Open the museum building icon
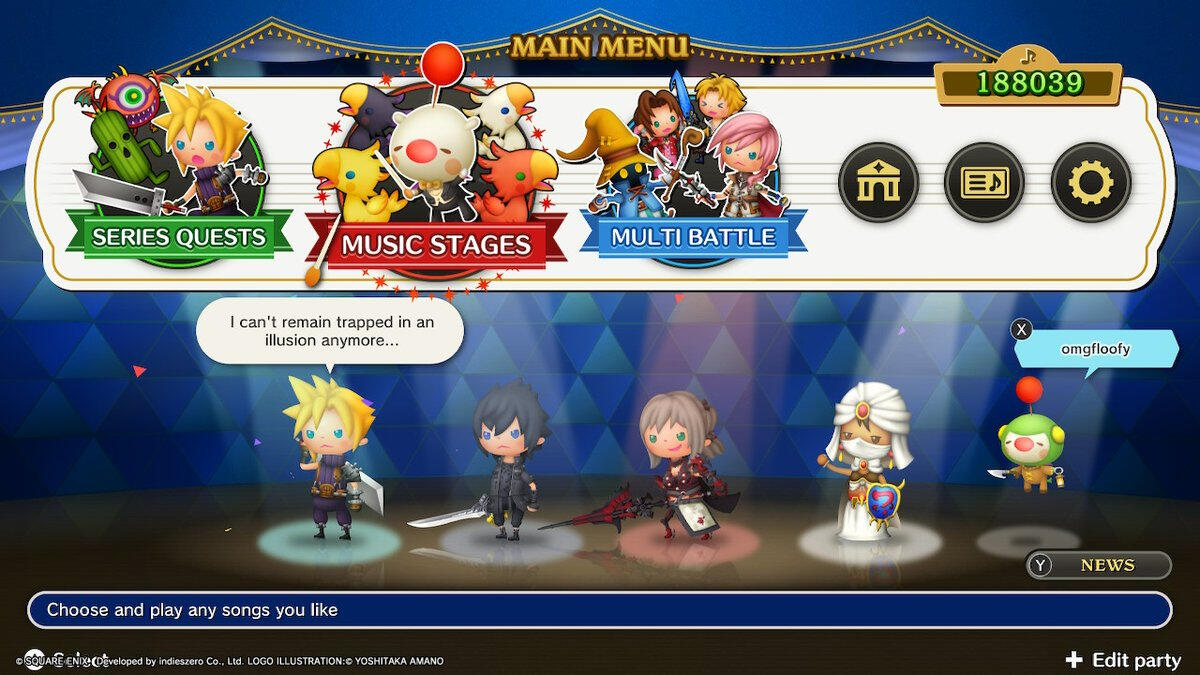1200x675 pixels. [x=878, y=183]
